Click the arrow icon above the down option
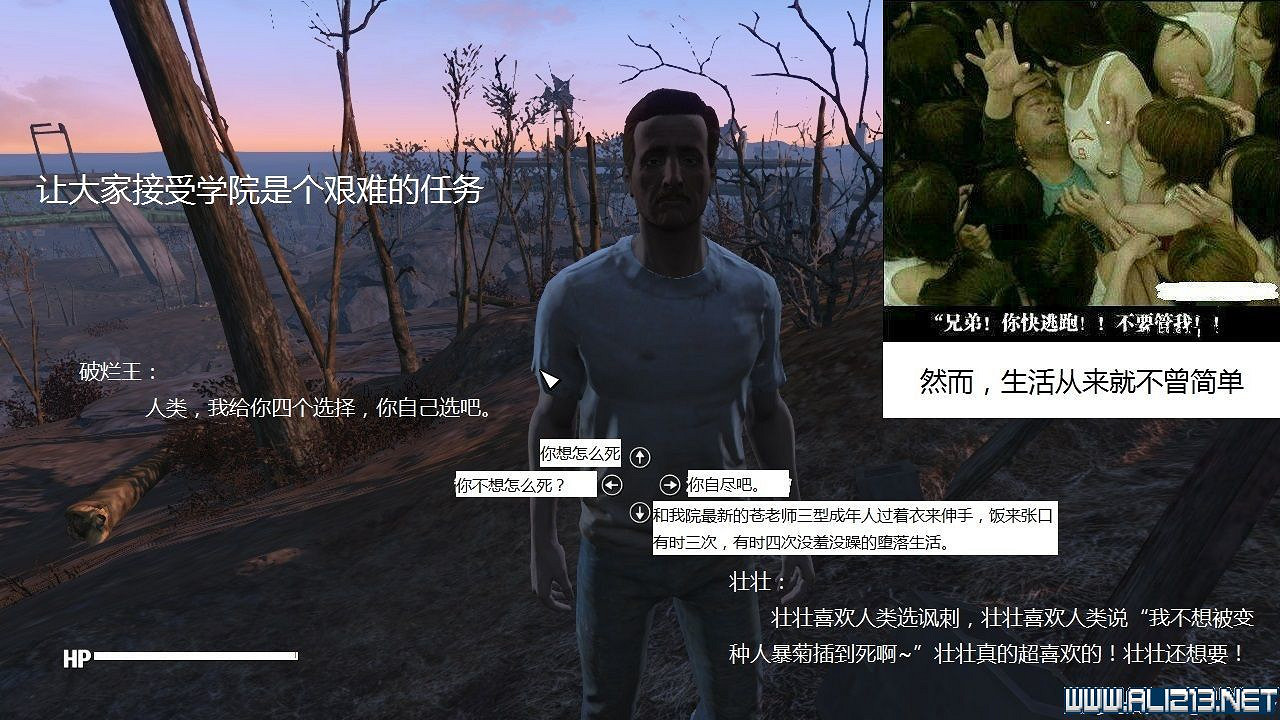Image resolution: width=1280 pixels, height=720 pixels. (640, 456)
